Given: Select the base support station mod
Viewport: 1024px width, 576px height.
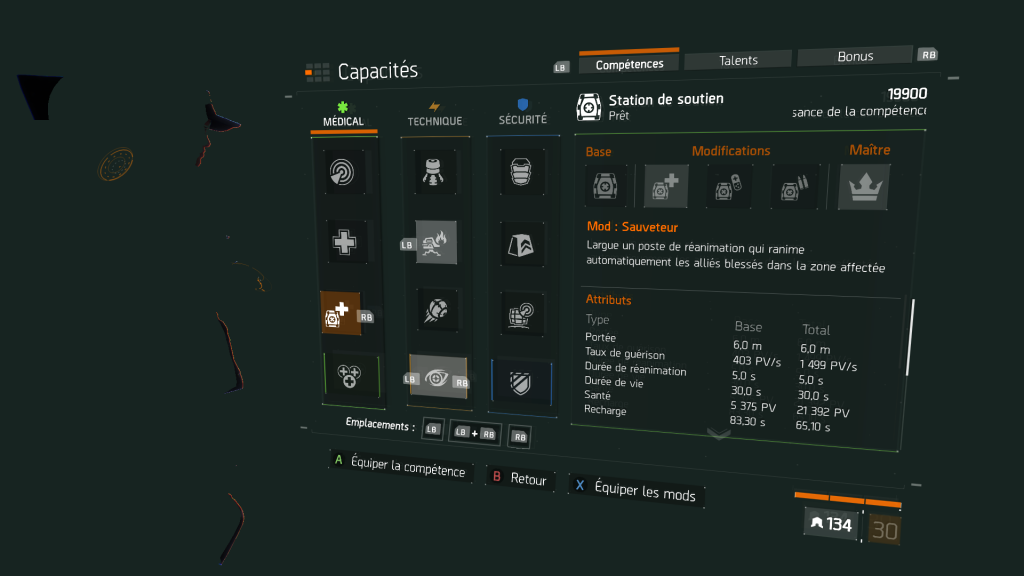Looking at the screenshot, I should [x=605, y=186].
